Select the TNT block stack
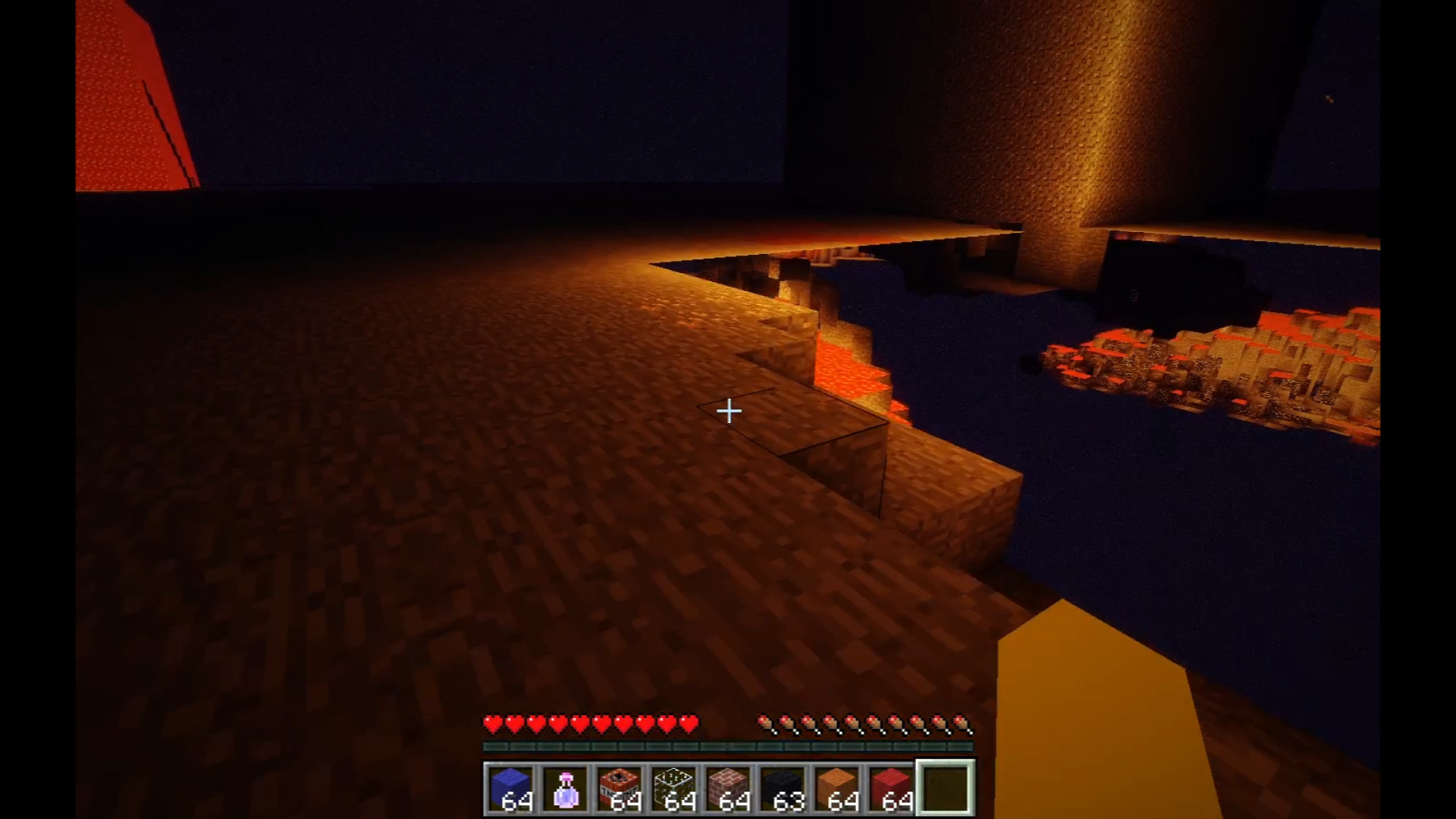This screenshot has height=819, width=1456. (620, 788)
